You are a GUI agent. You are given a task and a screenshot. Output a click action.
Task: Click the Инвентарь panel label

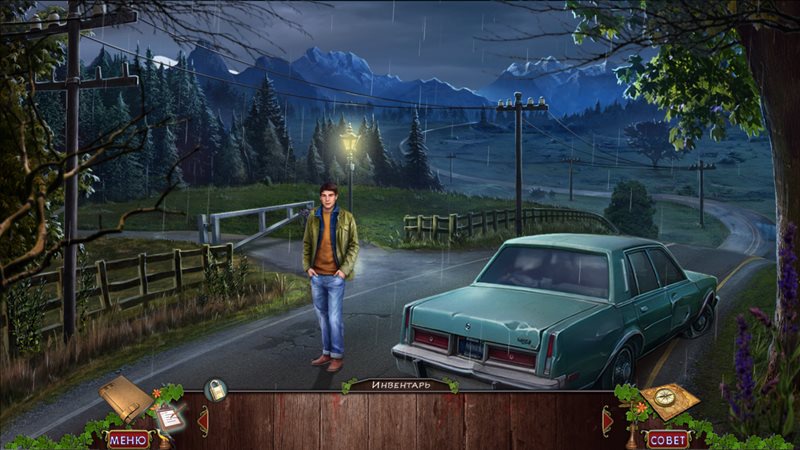click(x=400, y=384)
